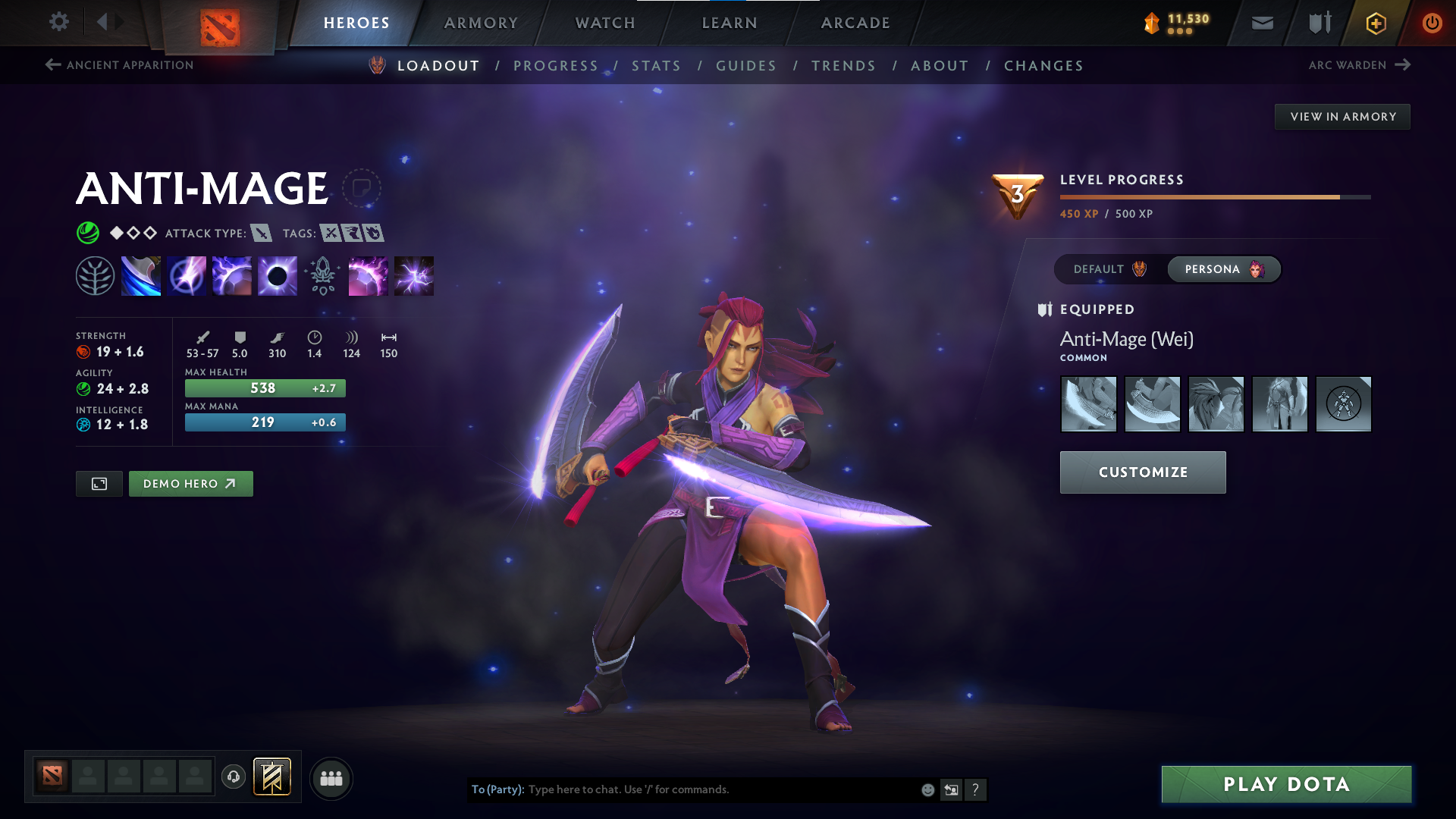Go back to Ancient Apparition hero

click(118, 65)
